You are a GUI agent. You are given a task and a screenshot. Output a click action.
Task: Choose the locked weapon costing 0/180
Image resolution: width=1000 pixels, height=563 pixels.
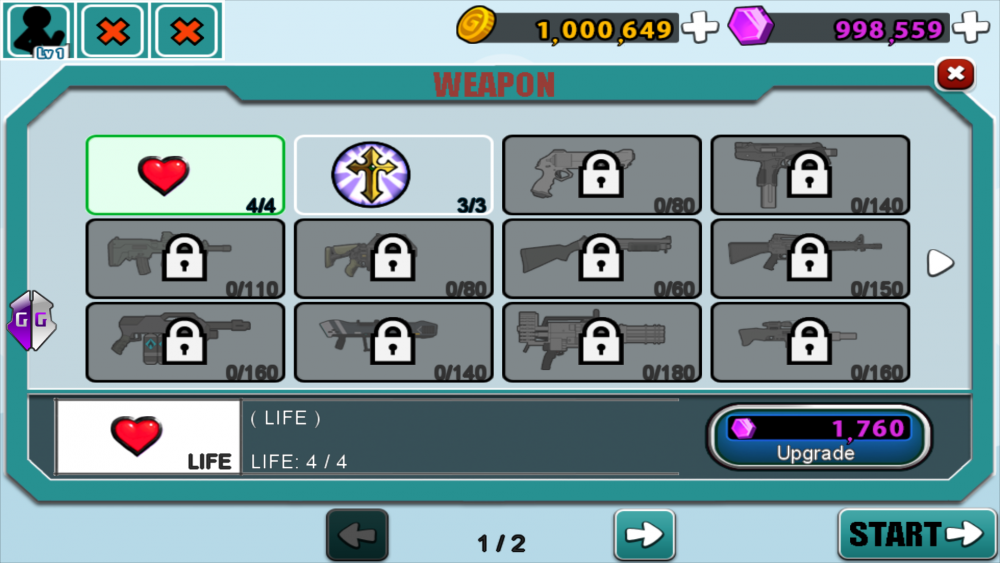pos(601,342)
